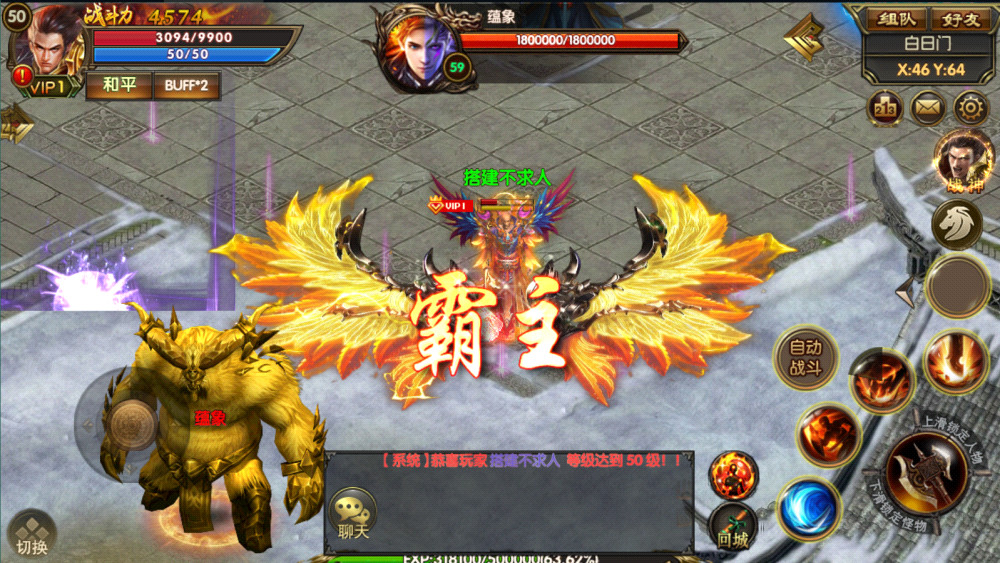Show the BUFF*2 list
Viewport: 1000px width, 563px height.
(x=186, y=85)
